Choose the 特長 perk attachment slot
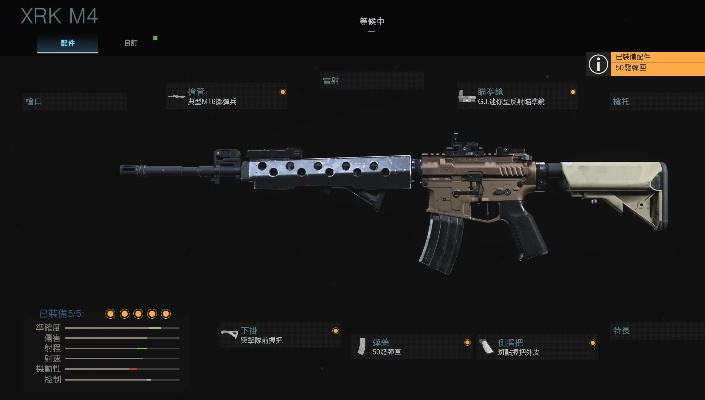The width and height of the screenshot is (705, 400). (x=656, y=331)
